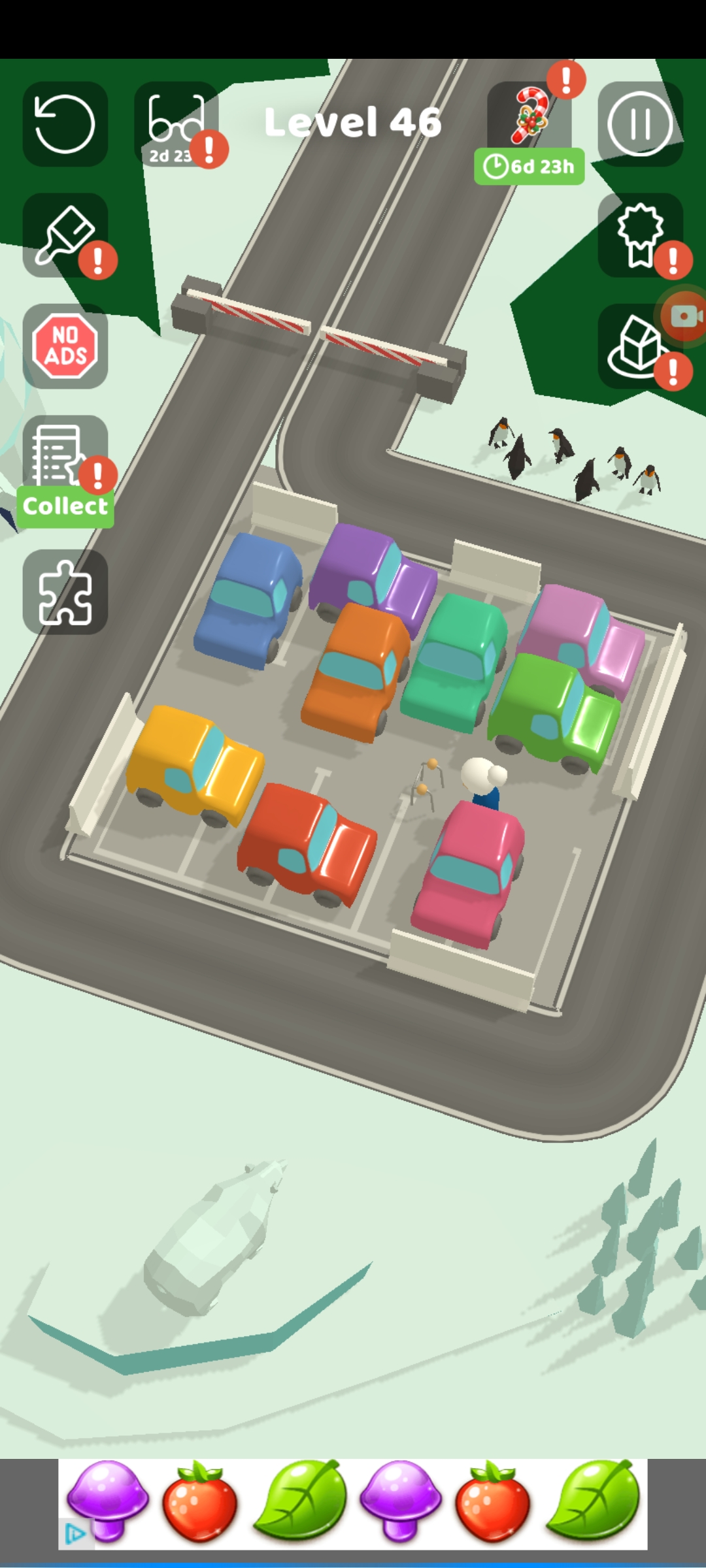This screenshot has height=1568, width=706.
Task: Select the red car in the lot
Action: (x=306, y=843)
